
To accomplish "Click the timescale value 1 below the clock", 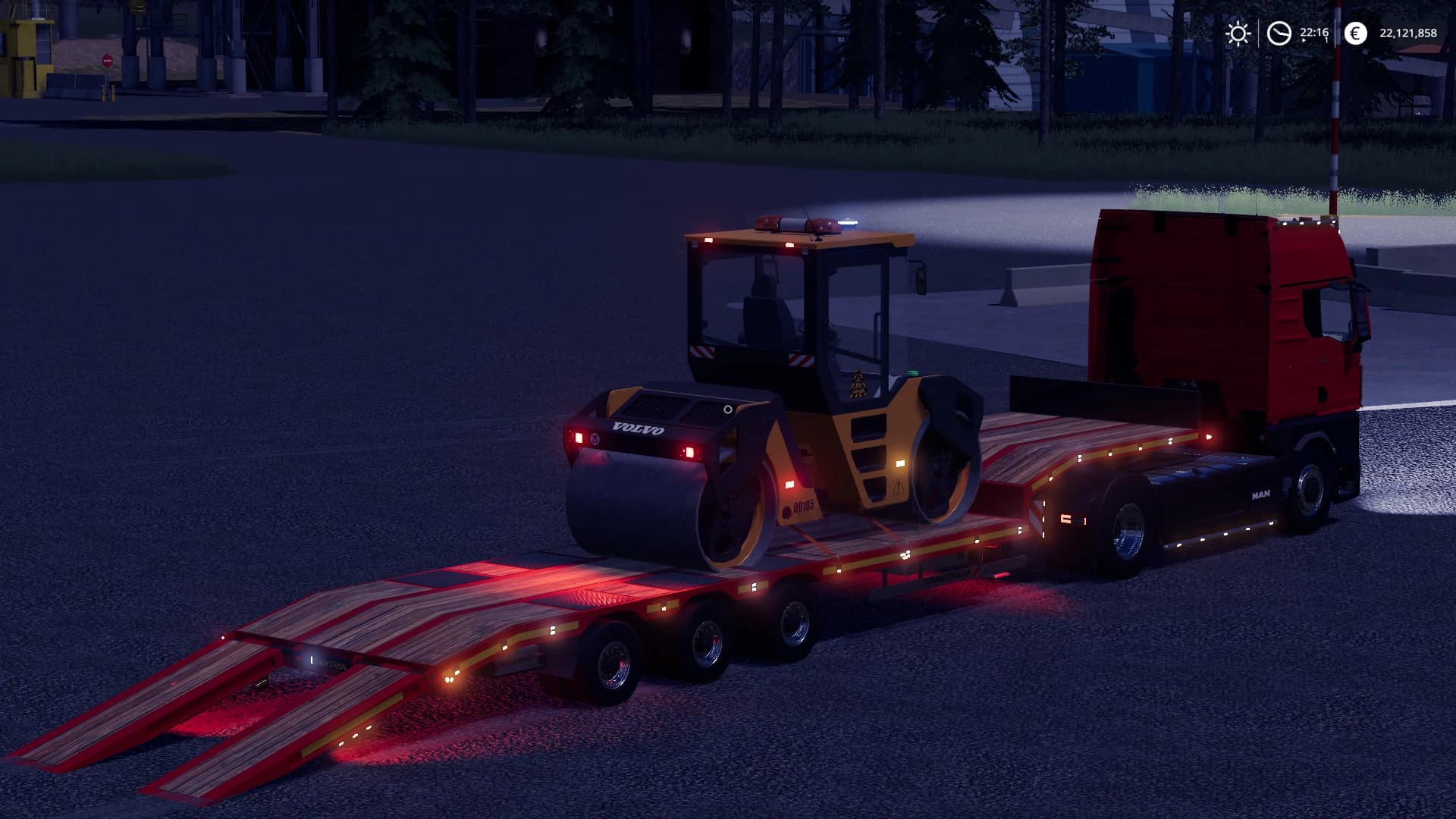I will [x=1326, y=39].
